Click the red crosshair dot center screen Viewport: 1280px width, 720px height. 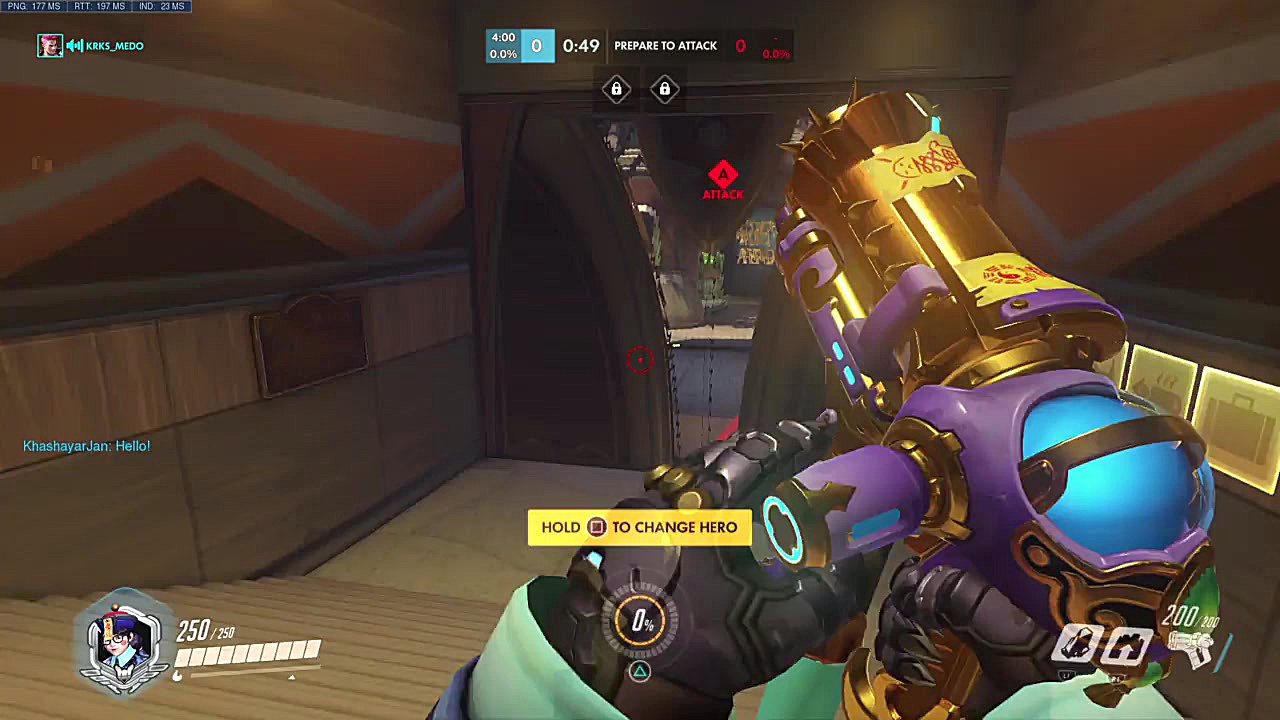coord(640,360)
